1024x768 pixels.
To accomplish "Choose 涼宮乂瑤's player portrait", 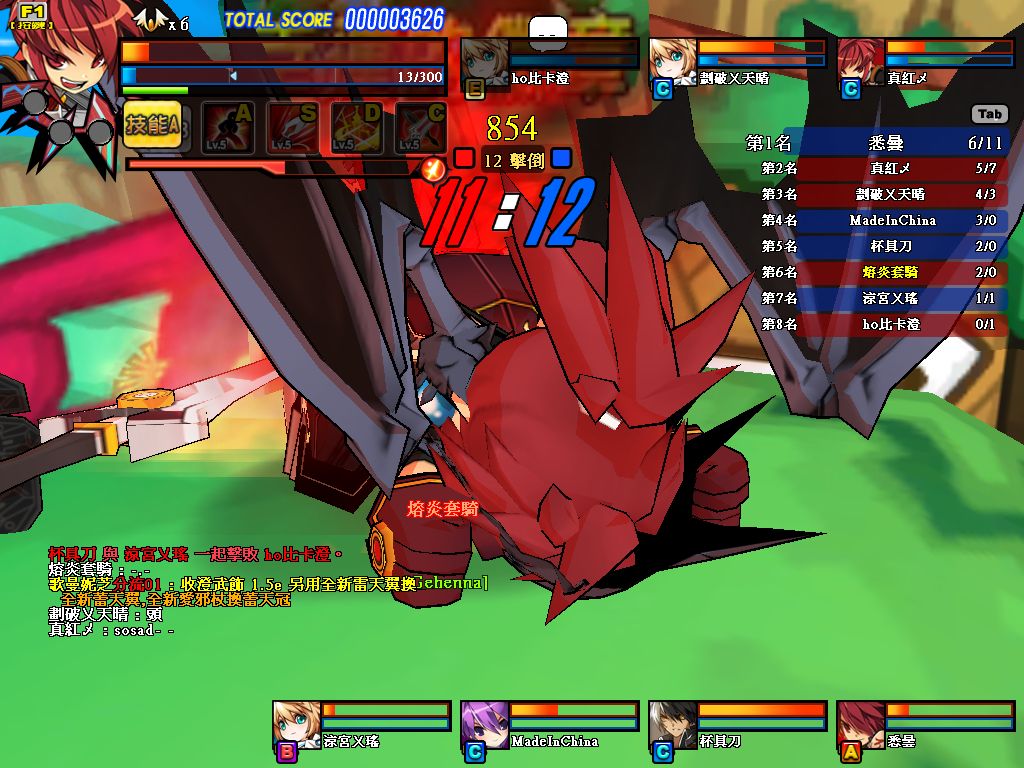I will coord(297,724).
